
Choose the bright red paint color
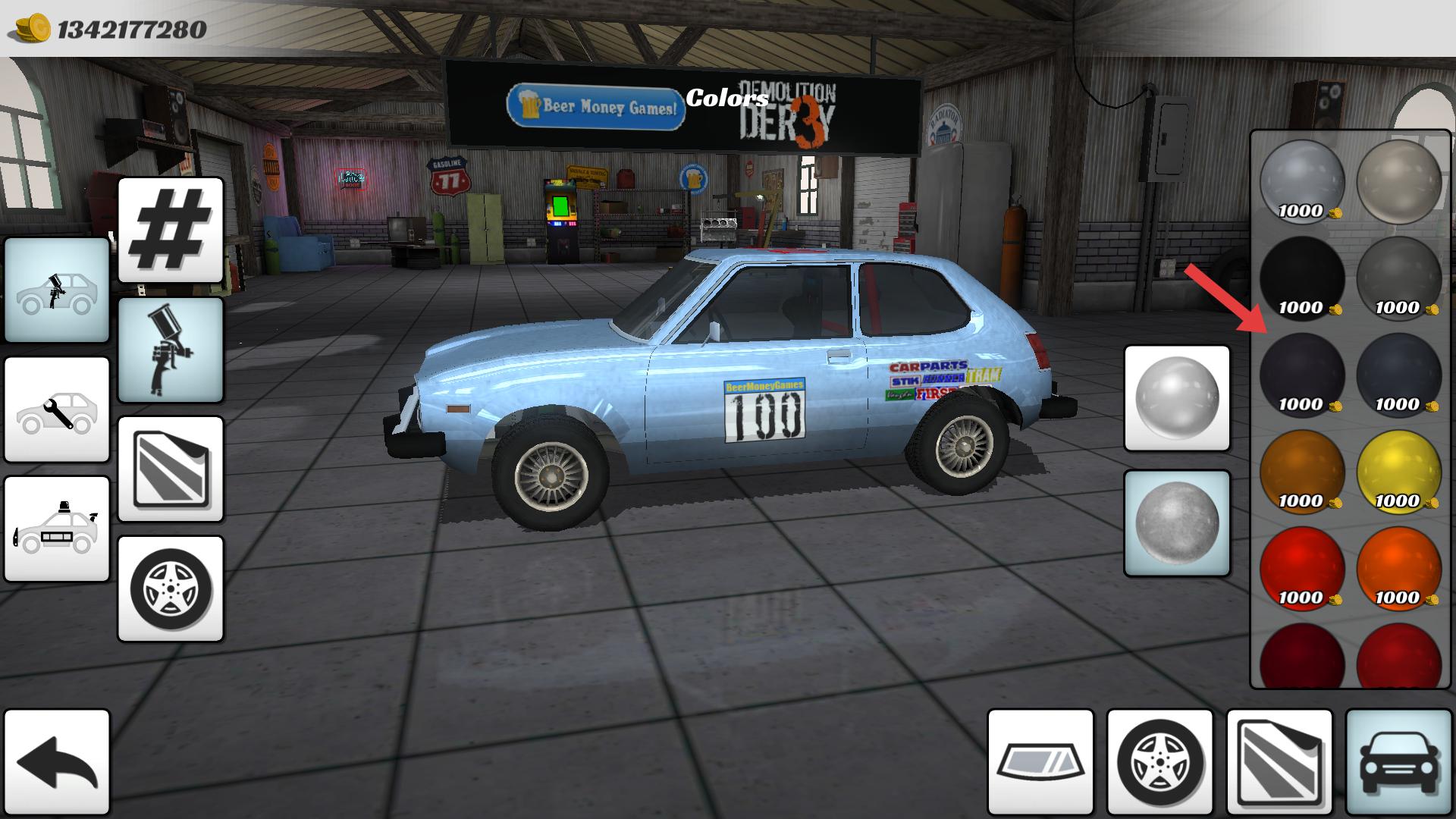click(1302, 569)
